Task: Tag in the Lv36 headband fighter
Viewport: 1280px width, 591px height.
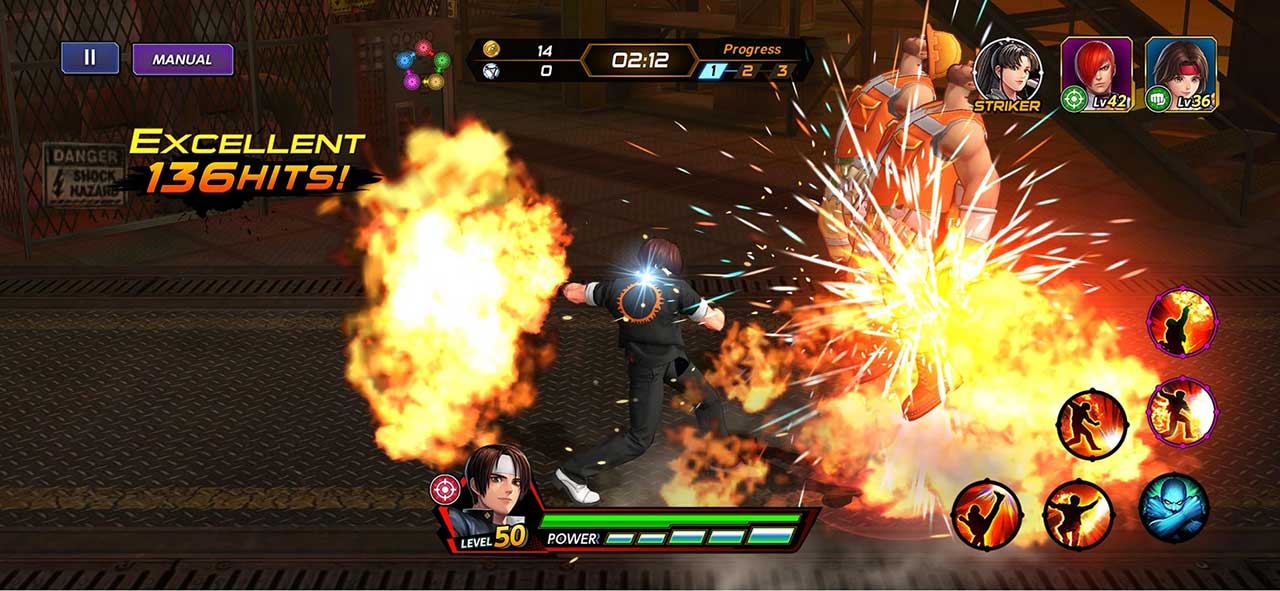Action: click(1180, 73)
